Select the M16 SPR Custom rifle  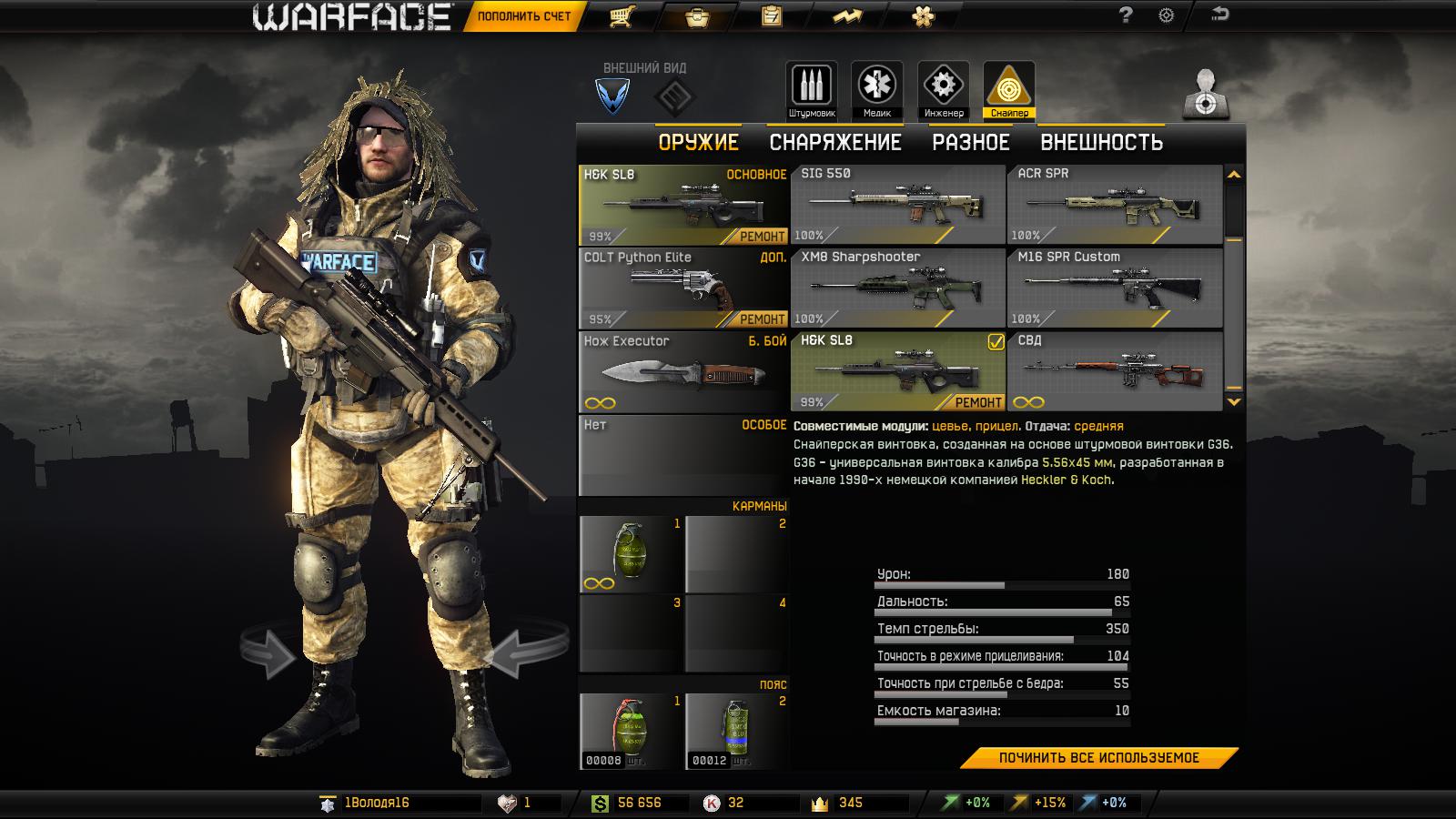(1114, 288)
